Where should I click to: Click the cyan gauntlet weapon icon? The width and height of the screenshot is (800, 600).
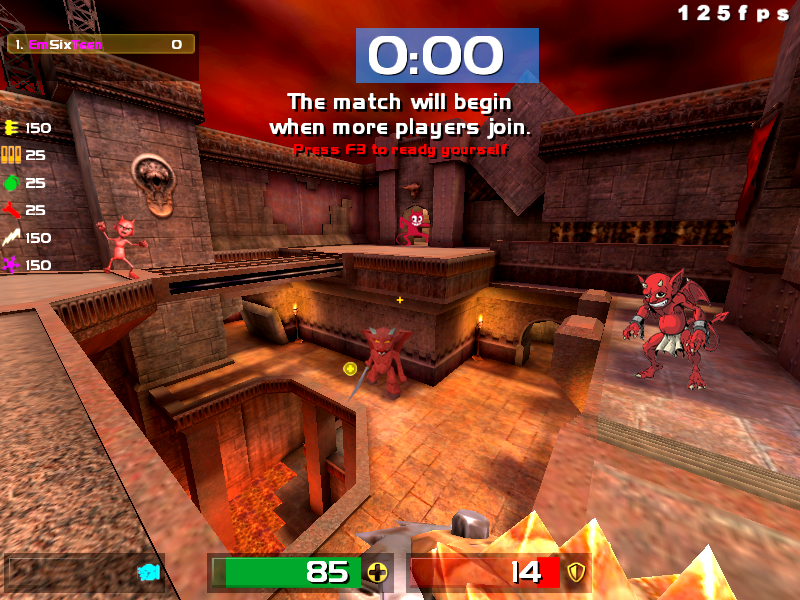149,573
